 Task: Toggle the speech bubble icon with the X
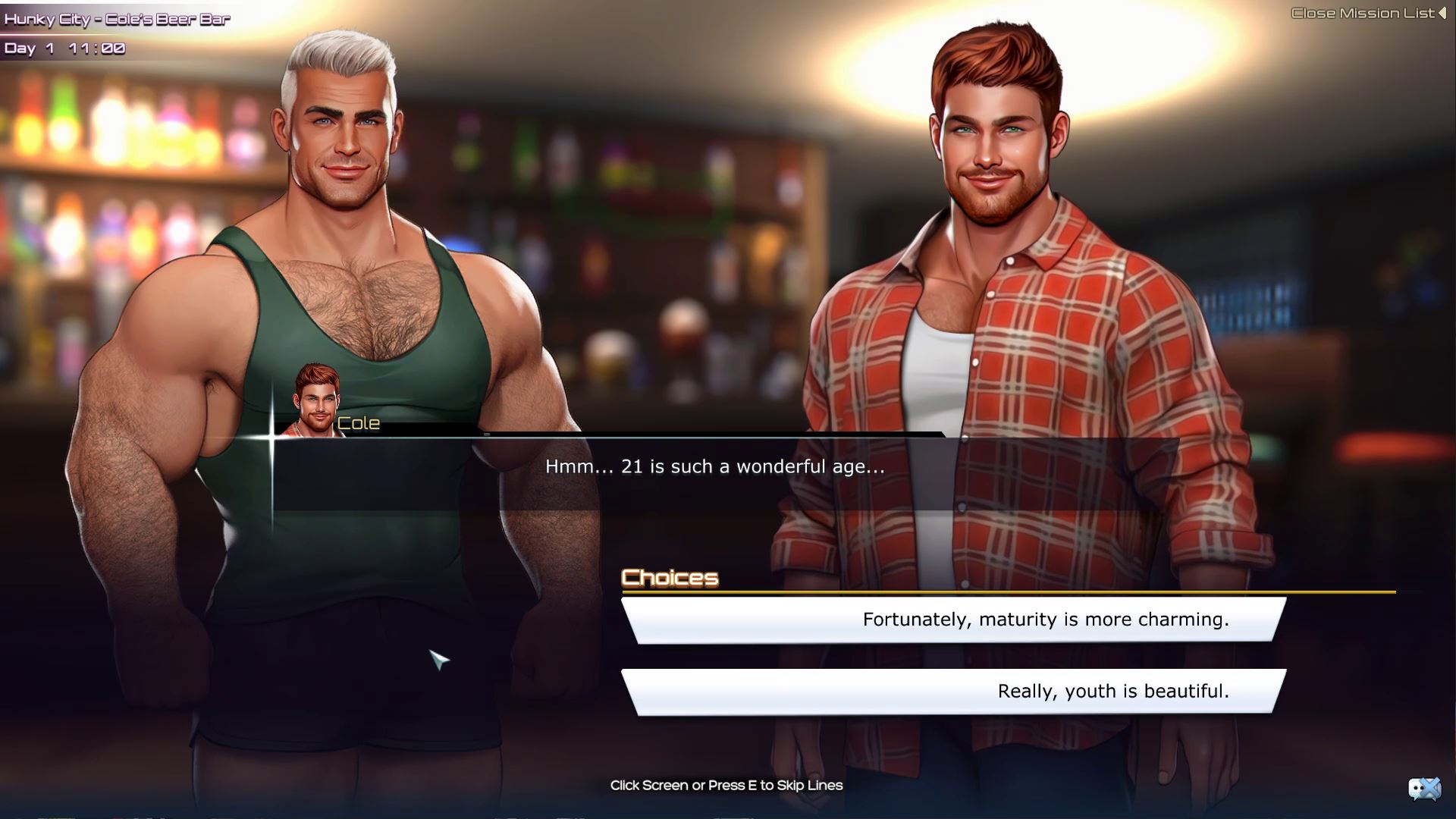[x=1423, y=789]
